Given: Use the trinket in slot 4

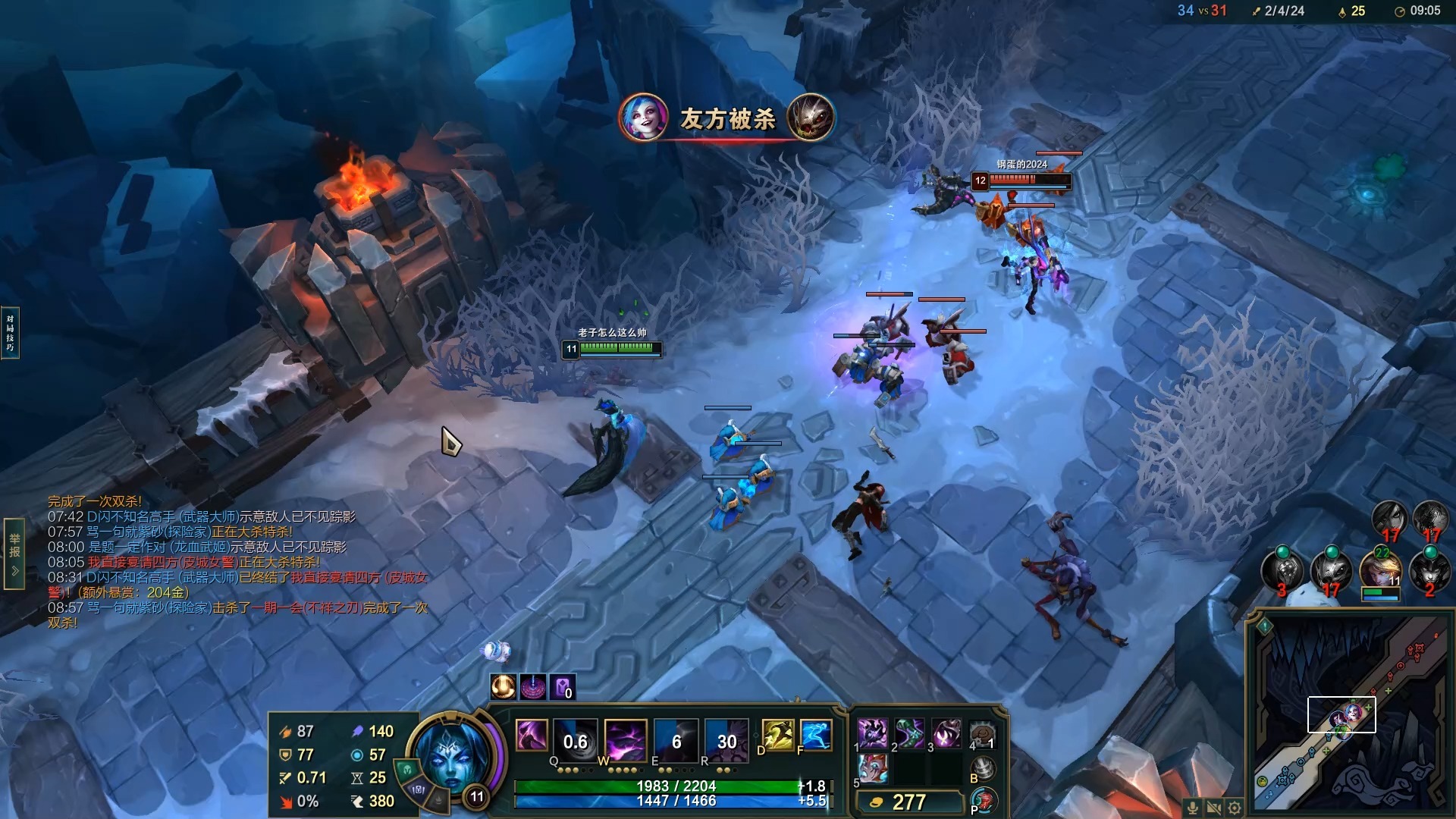Looking at the screenshot, I should coord(983,733).
